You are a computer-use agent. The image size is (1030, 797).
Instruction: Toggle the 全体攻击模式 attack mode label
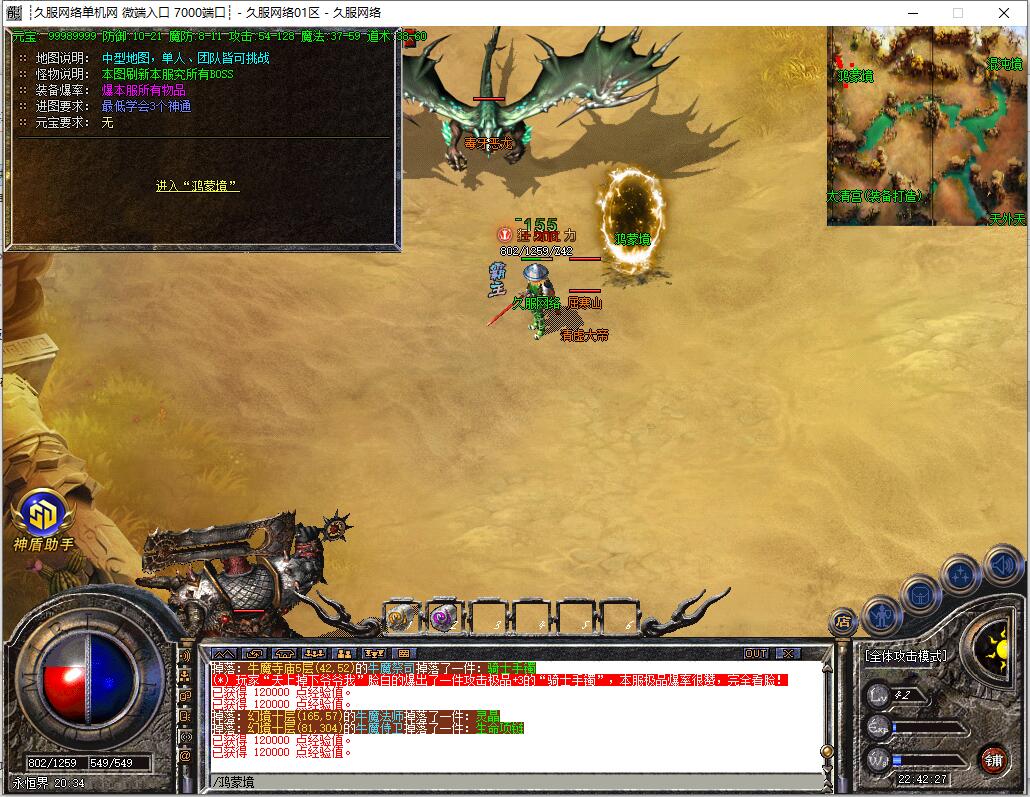(905, 656)
